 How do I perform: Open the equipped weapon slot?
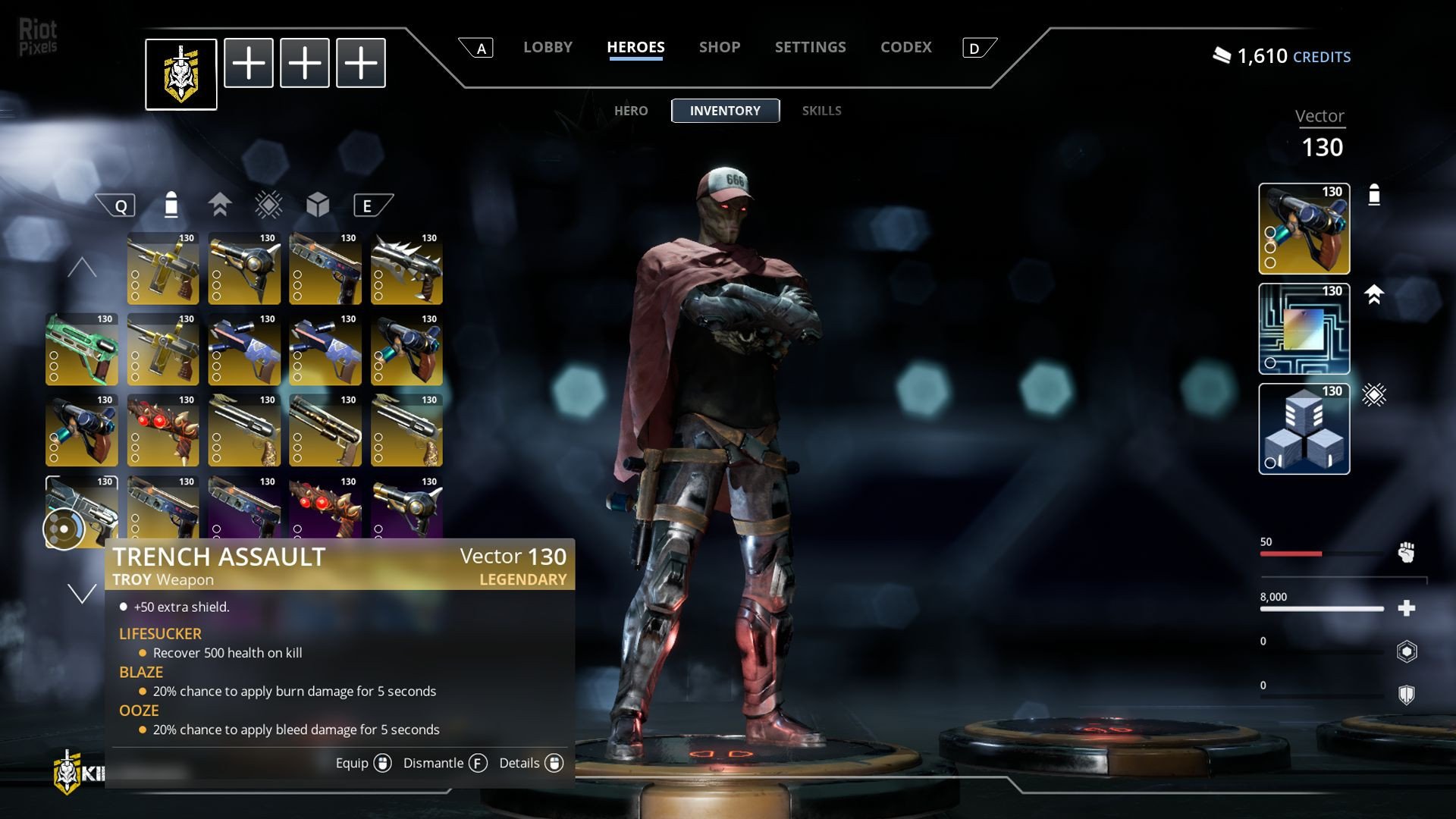[1304, 228]
